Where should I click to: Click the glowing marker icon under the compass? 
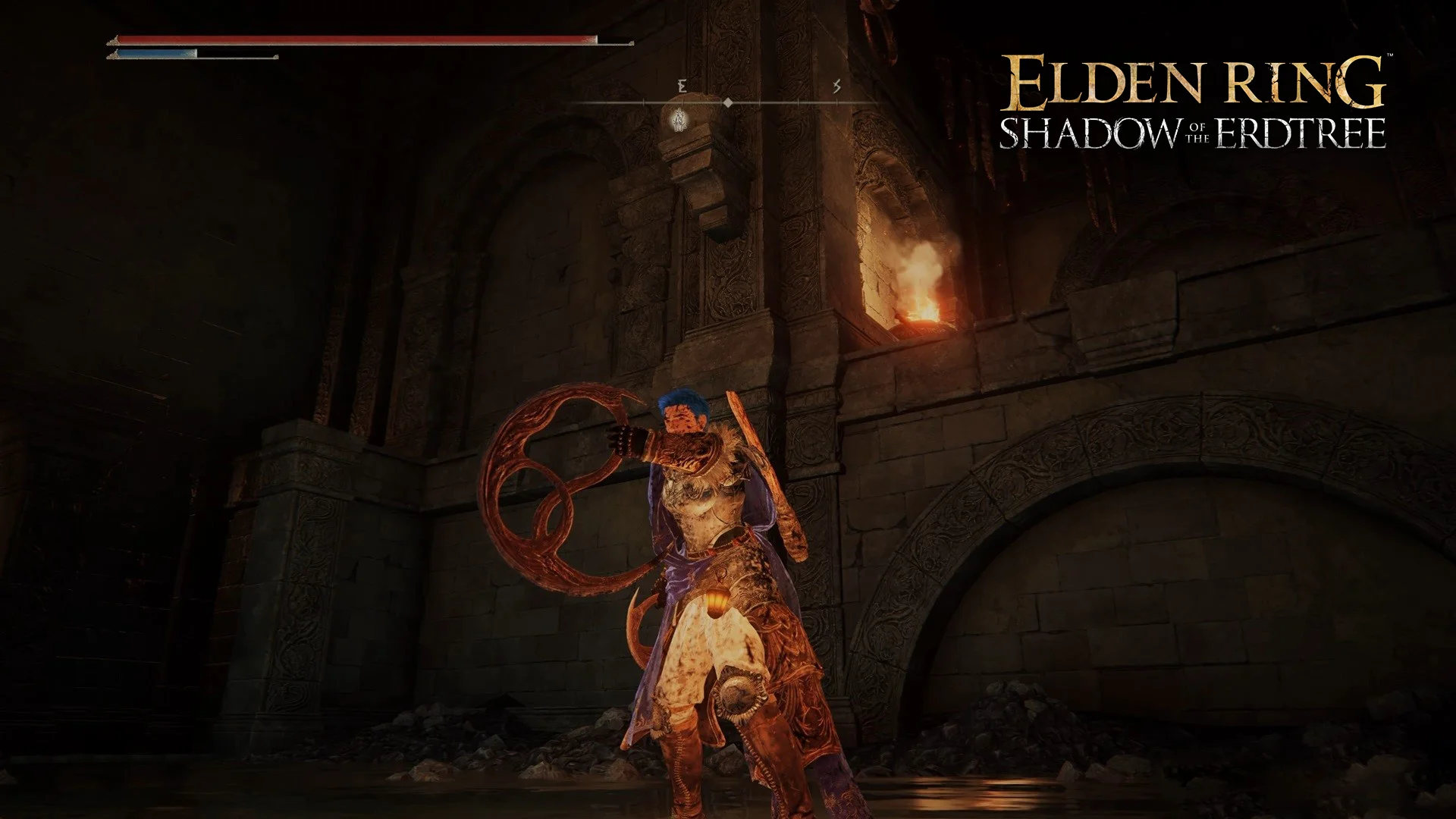[679, 120]
